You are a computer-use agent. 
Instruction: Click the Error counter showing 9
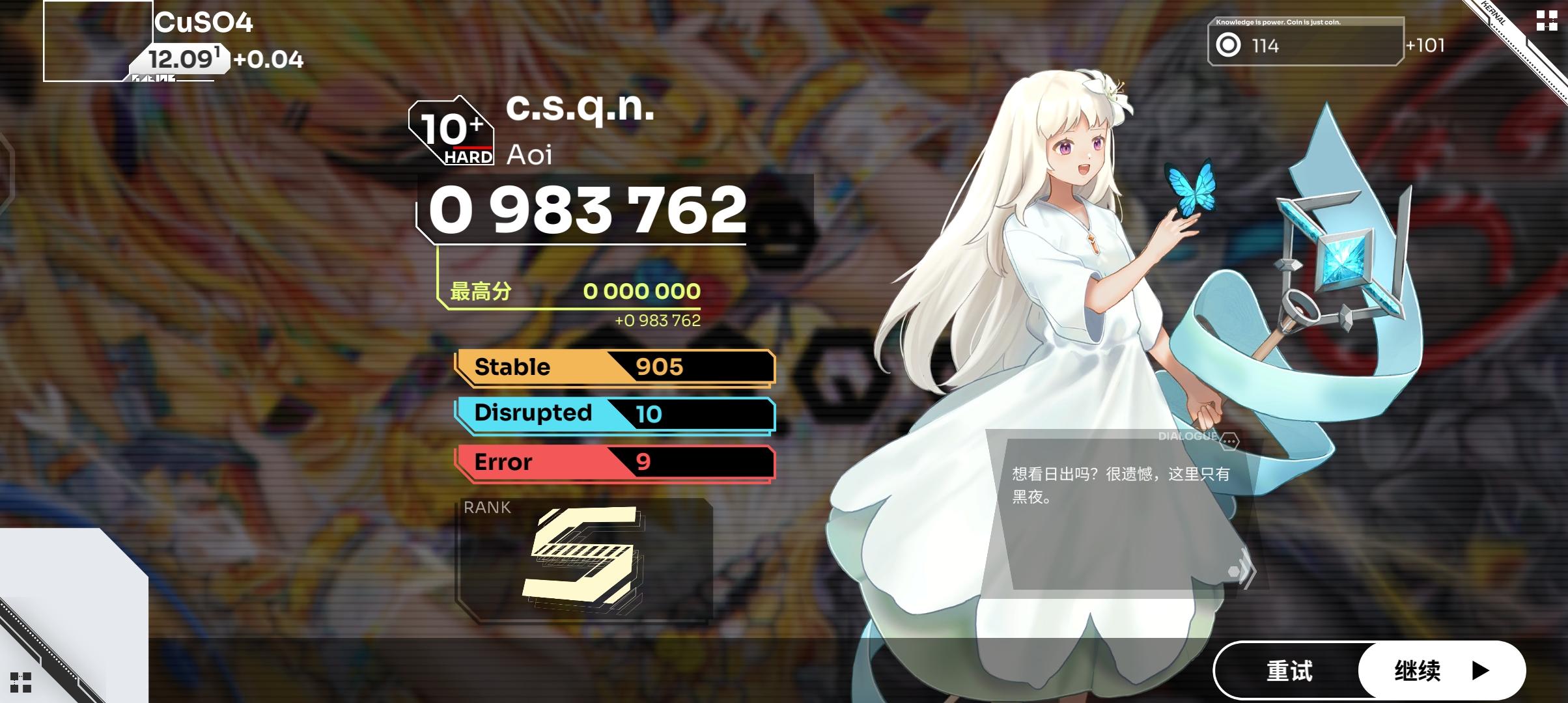click(x=615, y=462)
